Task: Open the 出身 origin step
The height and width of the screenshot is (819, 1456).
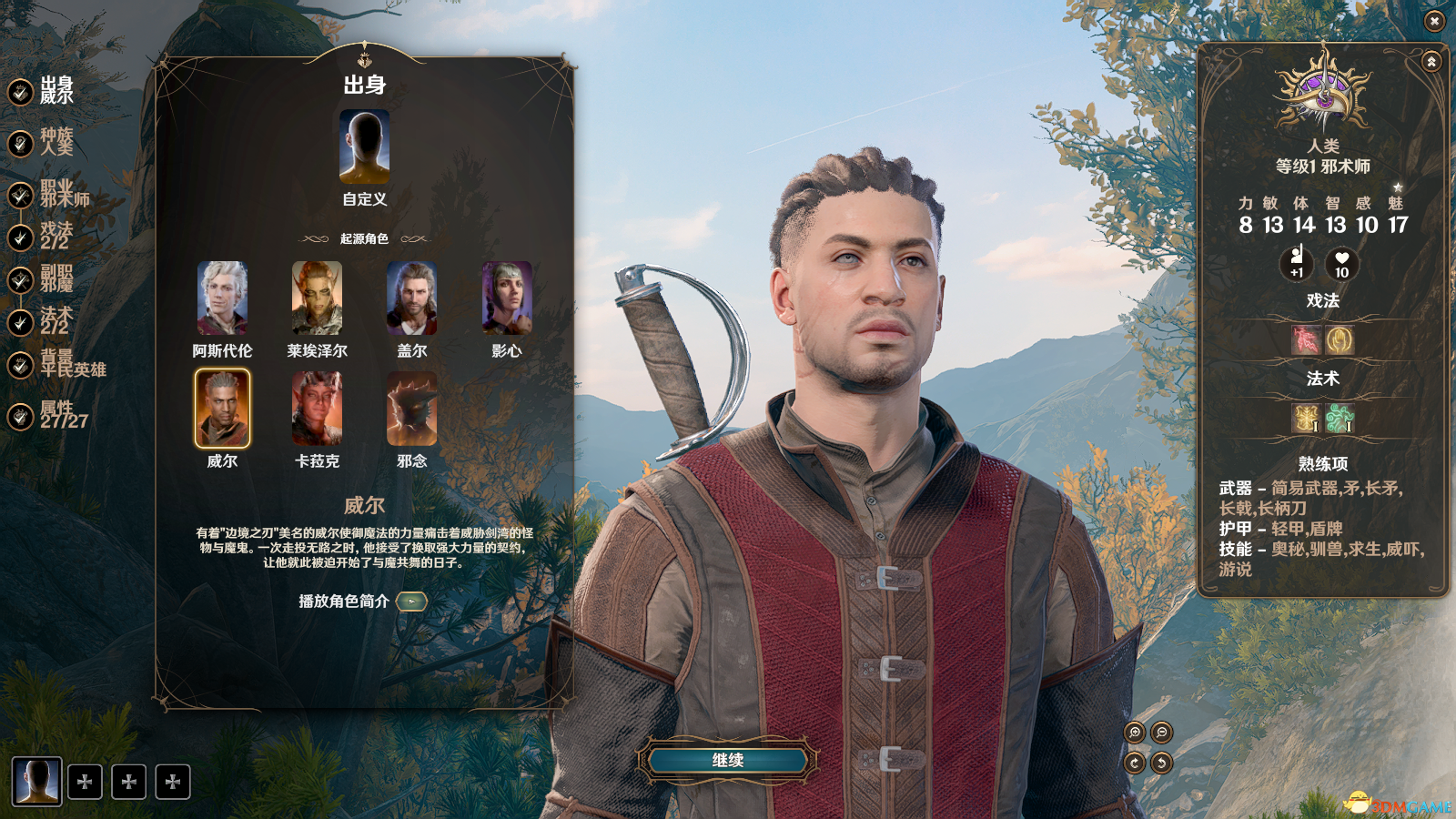Action: (55, 91)
